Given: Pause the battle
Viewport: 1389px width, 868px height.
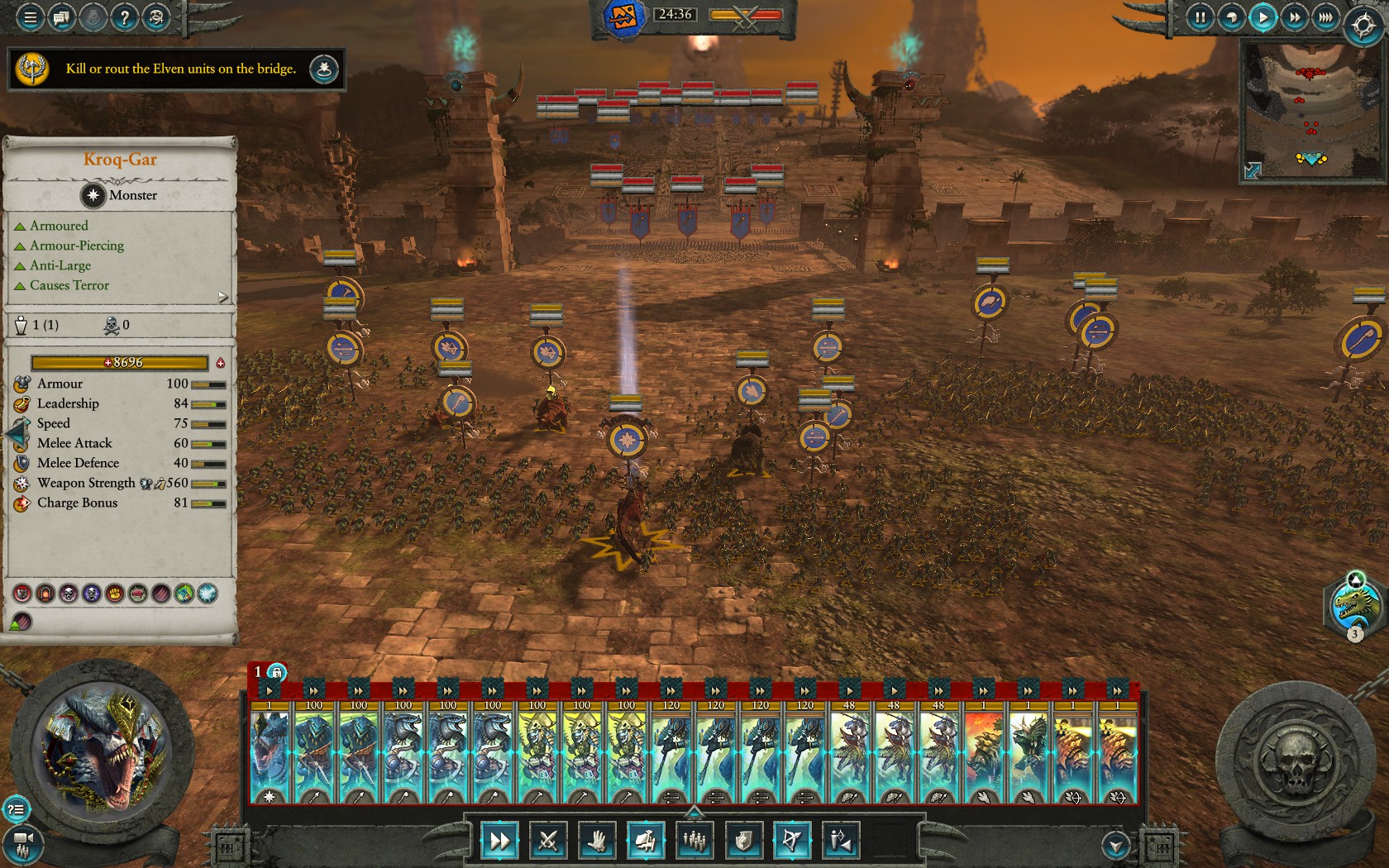Looking at the screenshot, I should [1200, 17].
